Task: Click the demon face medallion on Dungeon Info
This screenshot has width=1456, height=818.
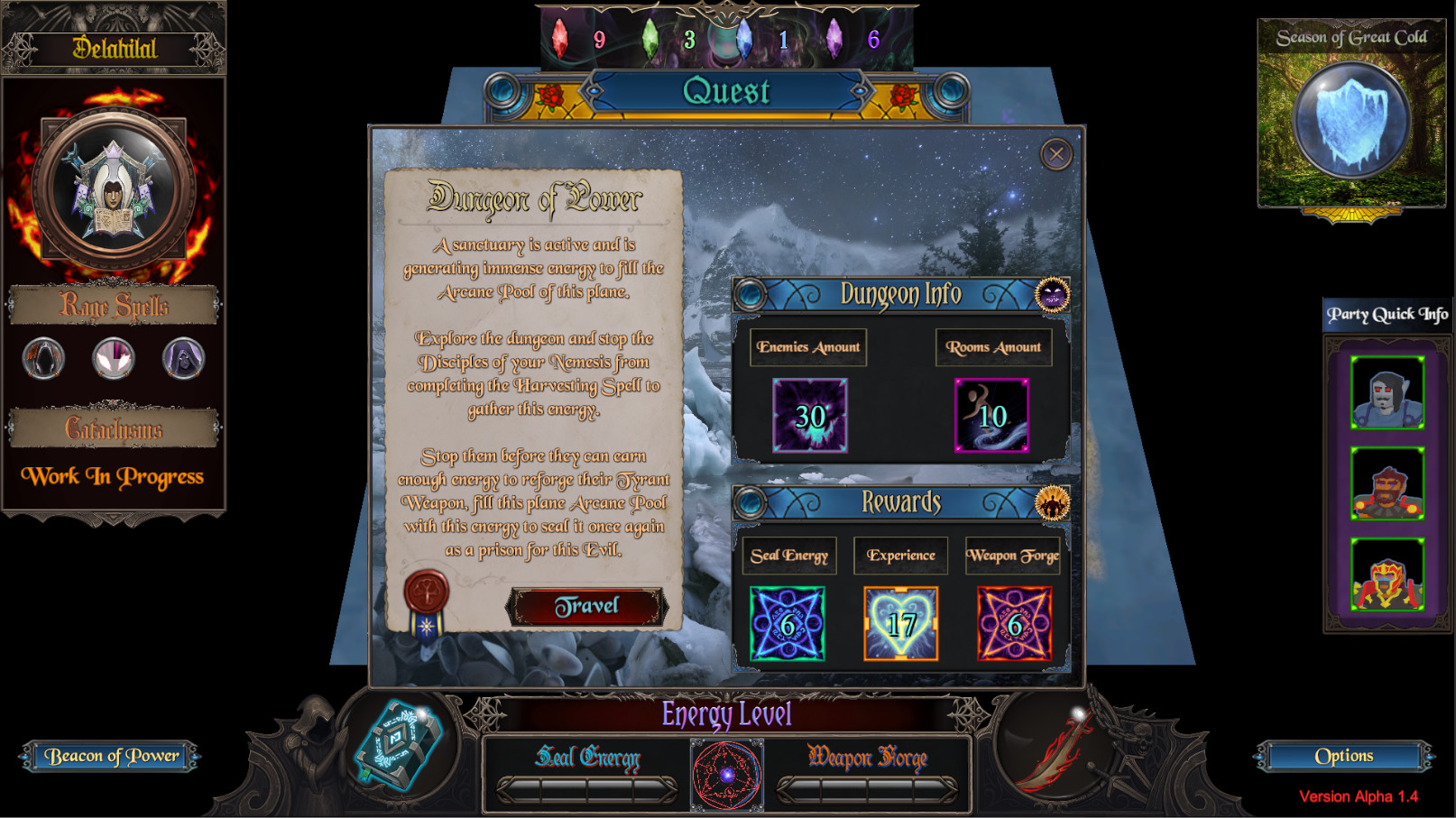Action: pos(1053,295)
